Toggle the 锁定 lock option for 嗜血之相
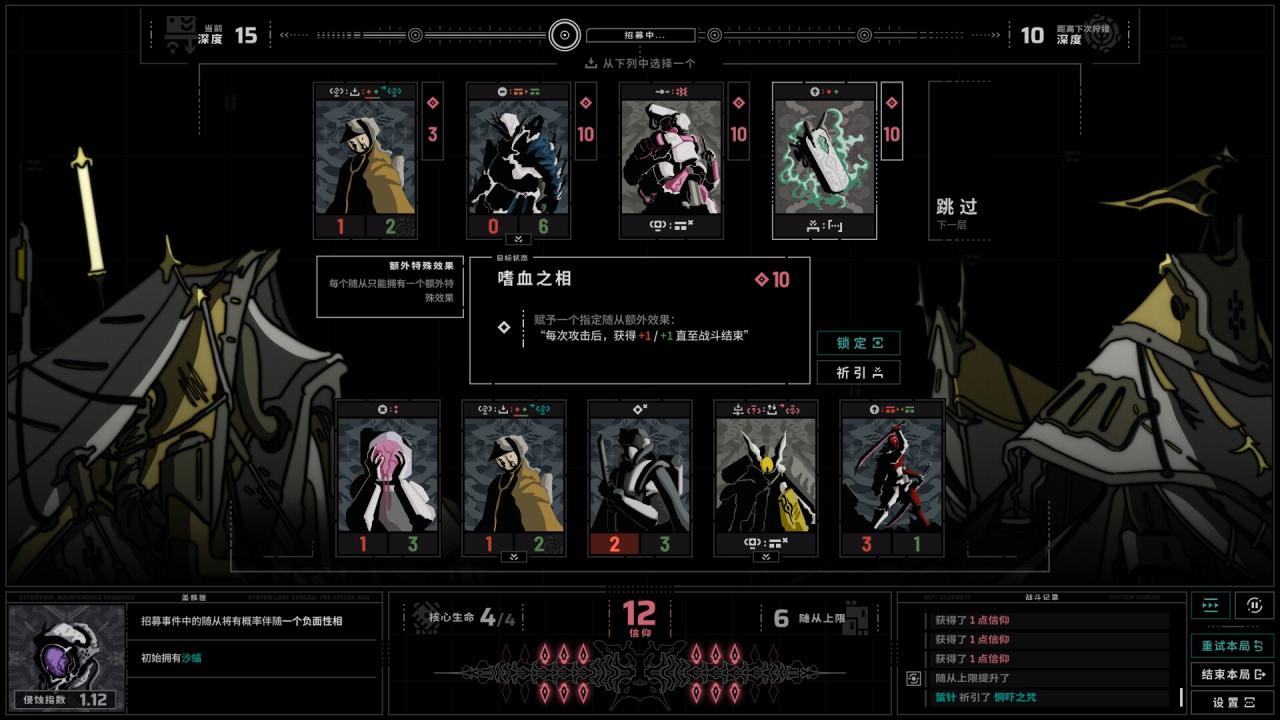The image size is (1280, 720). pos(858,343)
